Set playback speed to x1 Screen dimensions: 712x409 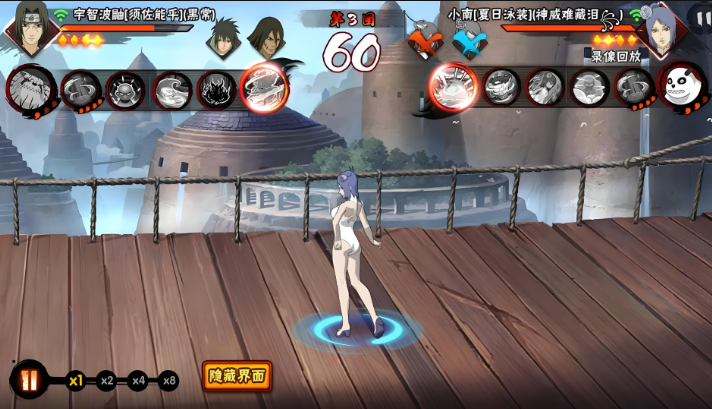[x=76, y=380]
